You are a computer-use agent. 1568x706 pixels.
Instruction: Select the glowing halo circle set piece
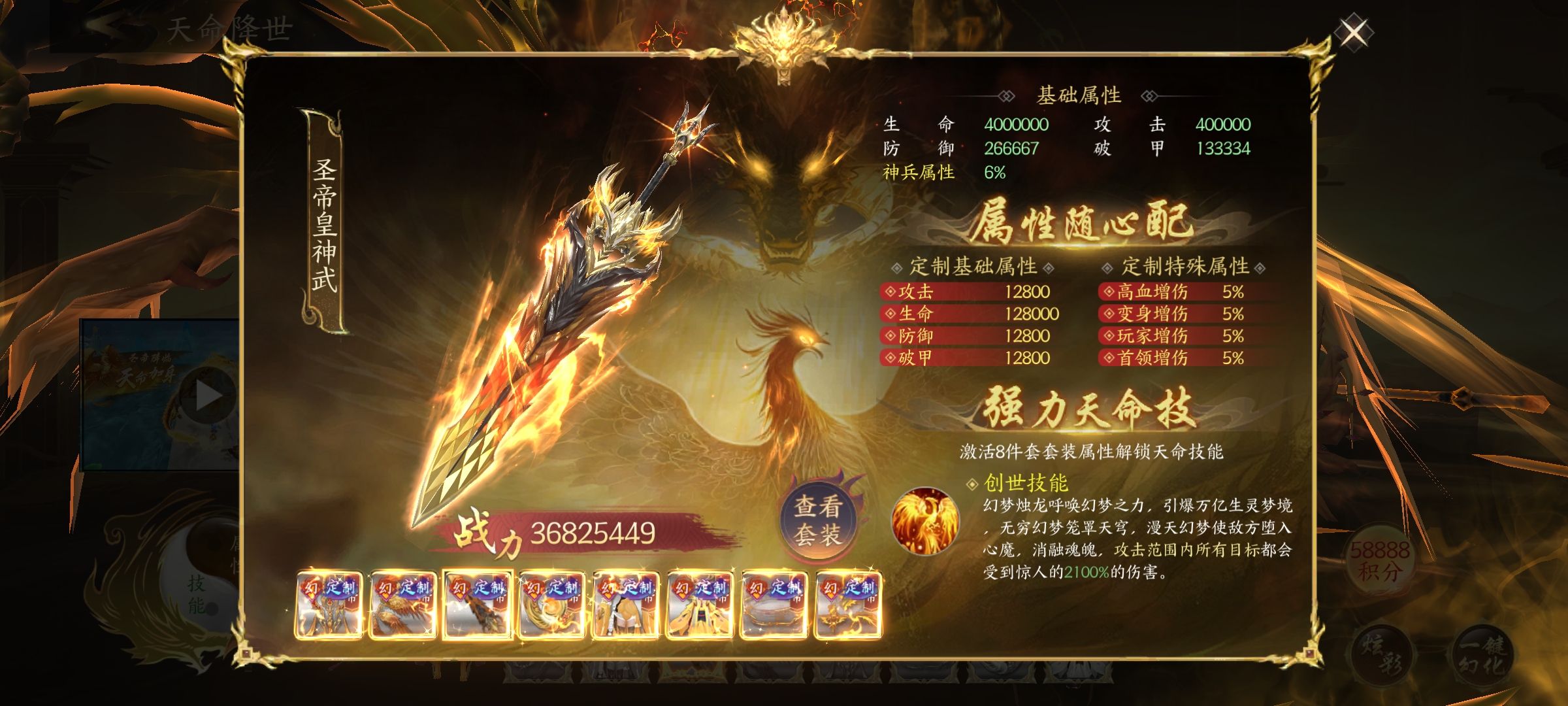[774, 605]
